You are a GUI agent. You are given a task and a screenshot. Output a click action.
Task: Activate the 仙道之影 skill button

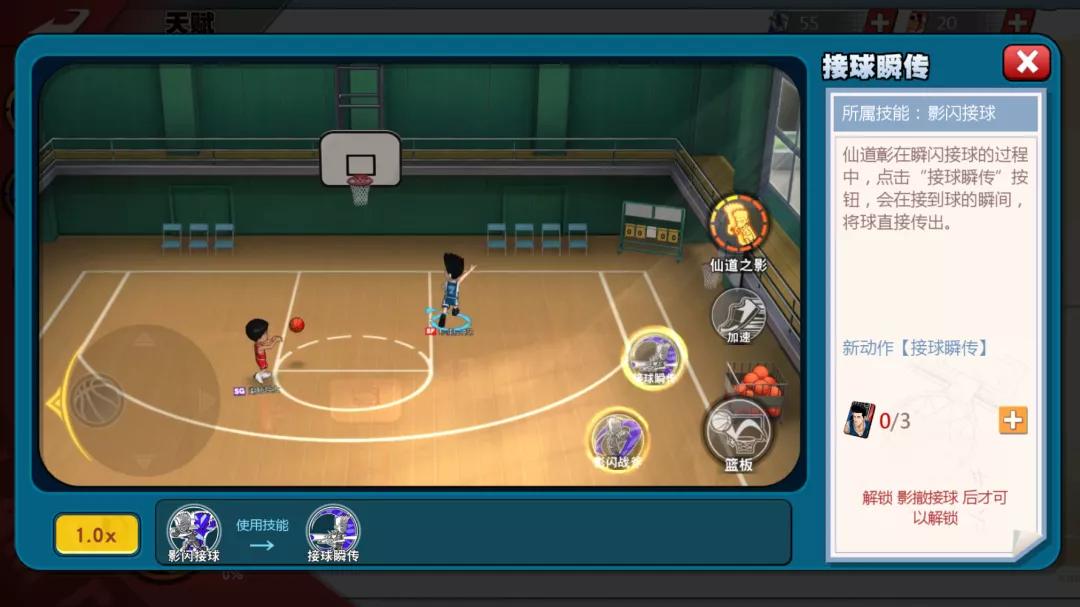point(739,223)
